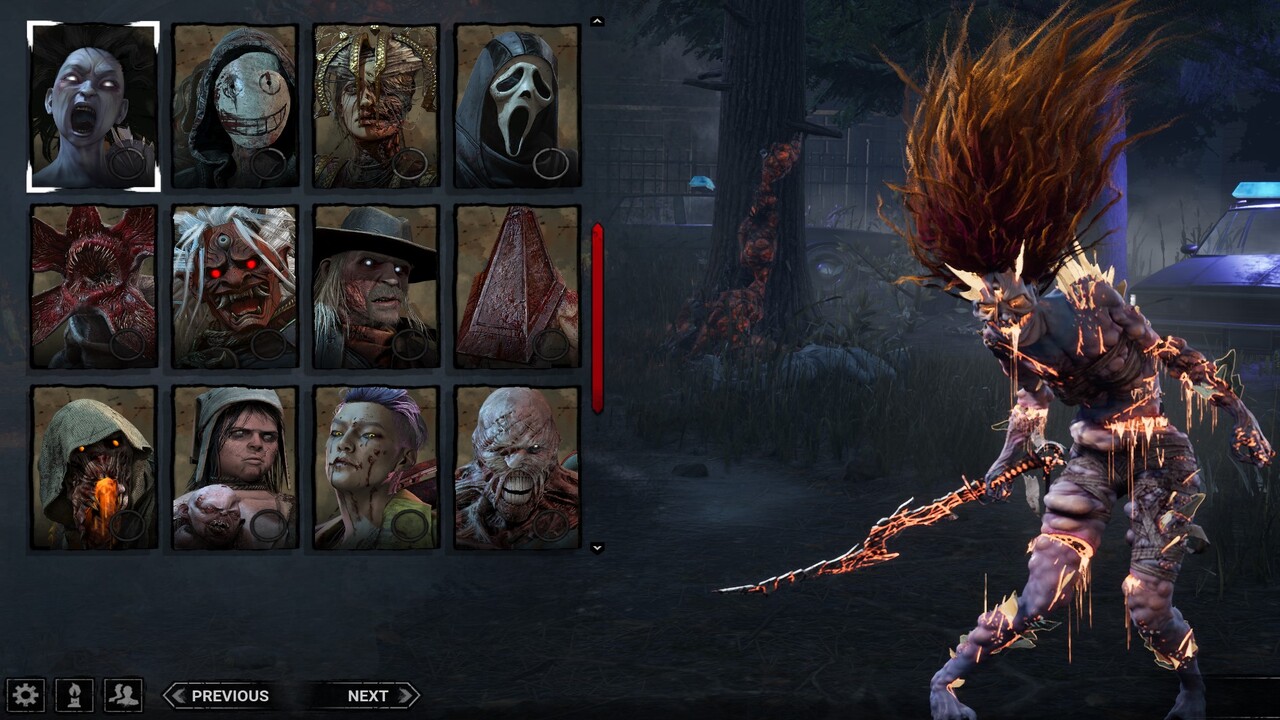The width and height of the screenshot is (1280, 720).
Task: Select The Trickster killer portrait
Action: [x=371, y=471]
